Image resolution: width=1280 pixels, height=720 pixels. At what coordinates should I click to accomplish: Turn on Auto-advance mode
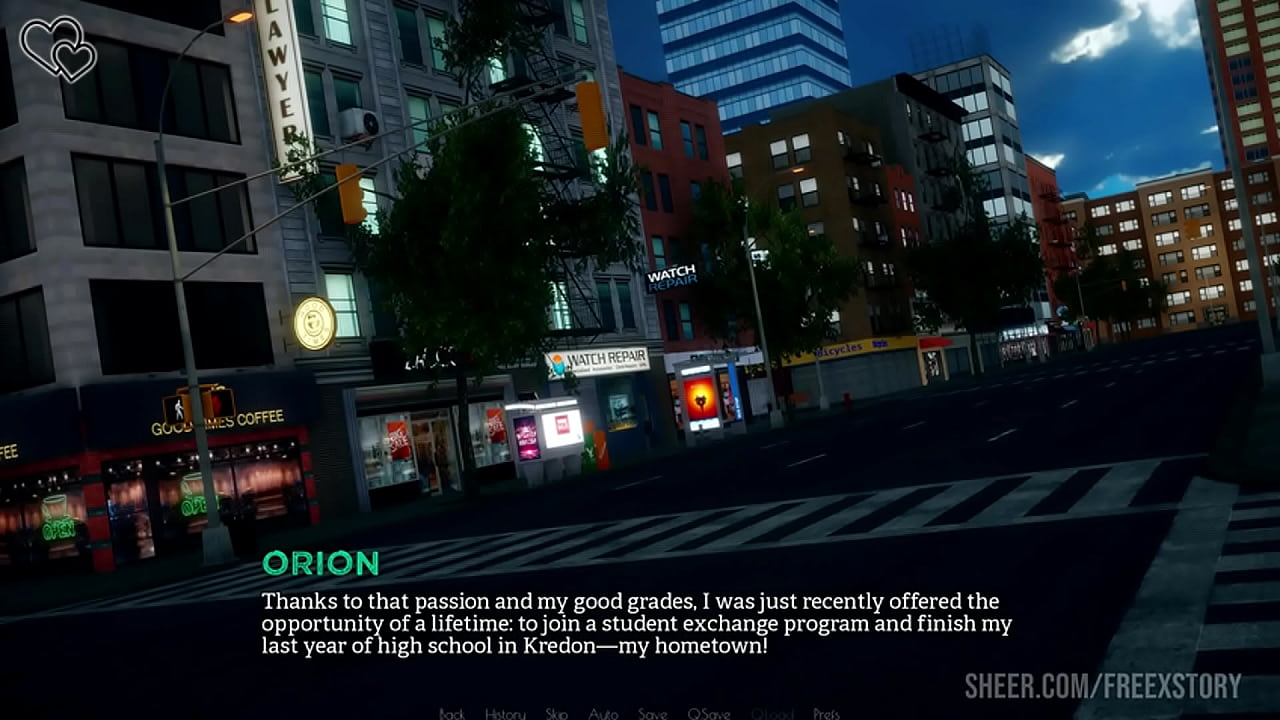point(603,713)
